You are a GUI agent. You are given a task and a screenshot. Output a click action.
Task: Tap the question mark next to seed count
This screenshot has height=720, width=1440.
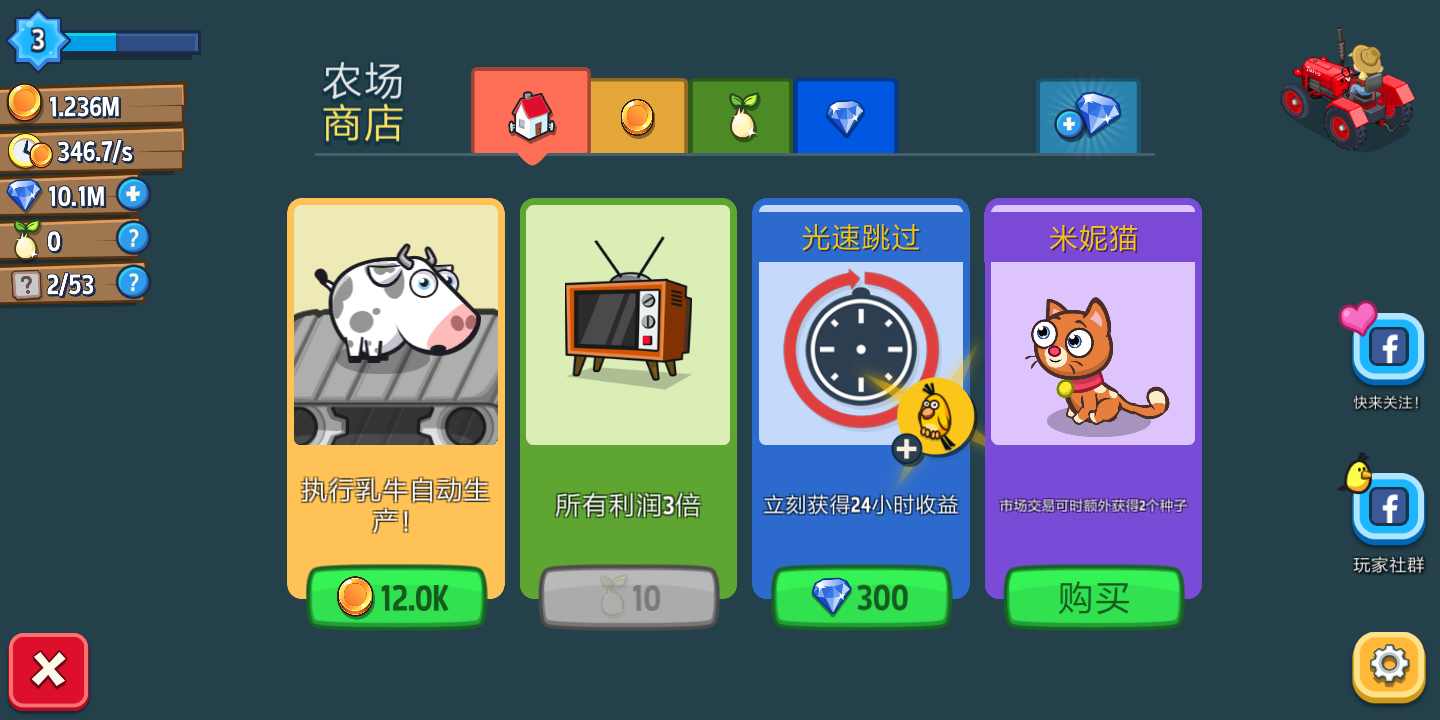(133, 238)
